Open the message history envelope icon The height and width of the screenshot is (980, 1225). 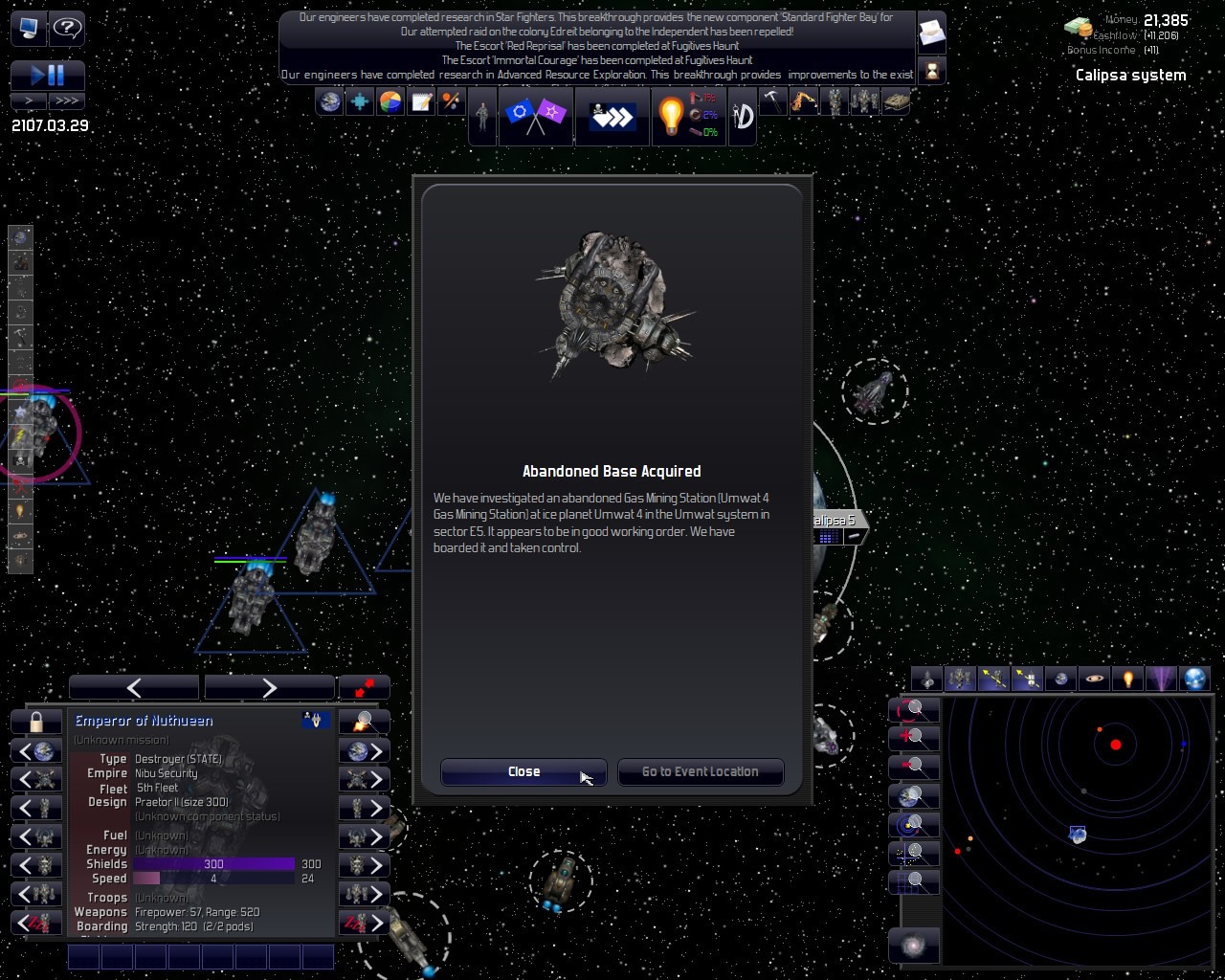click(931, 33)
